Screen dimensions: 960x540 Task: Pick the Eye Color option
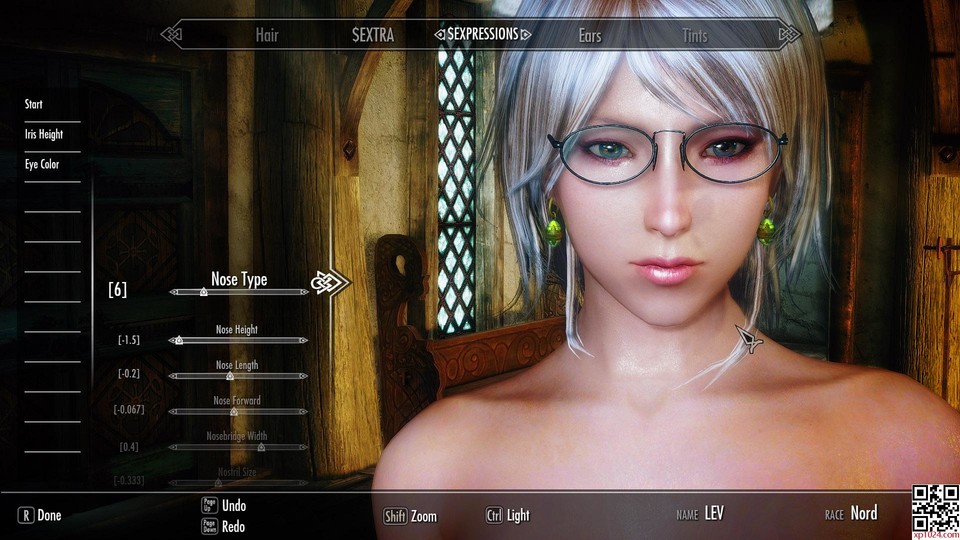[42, 164]
